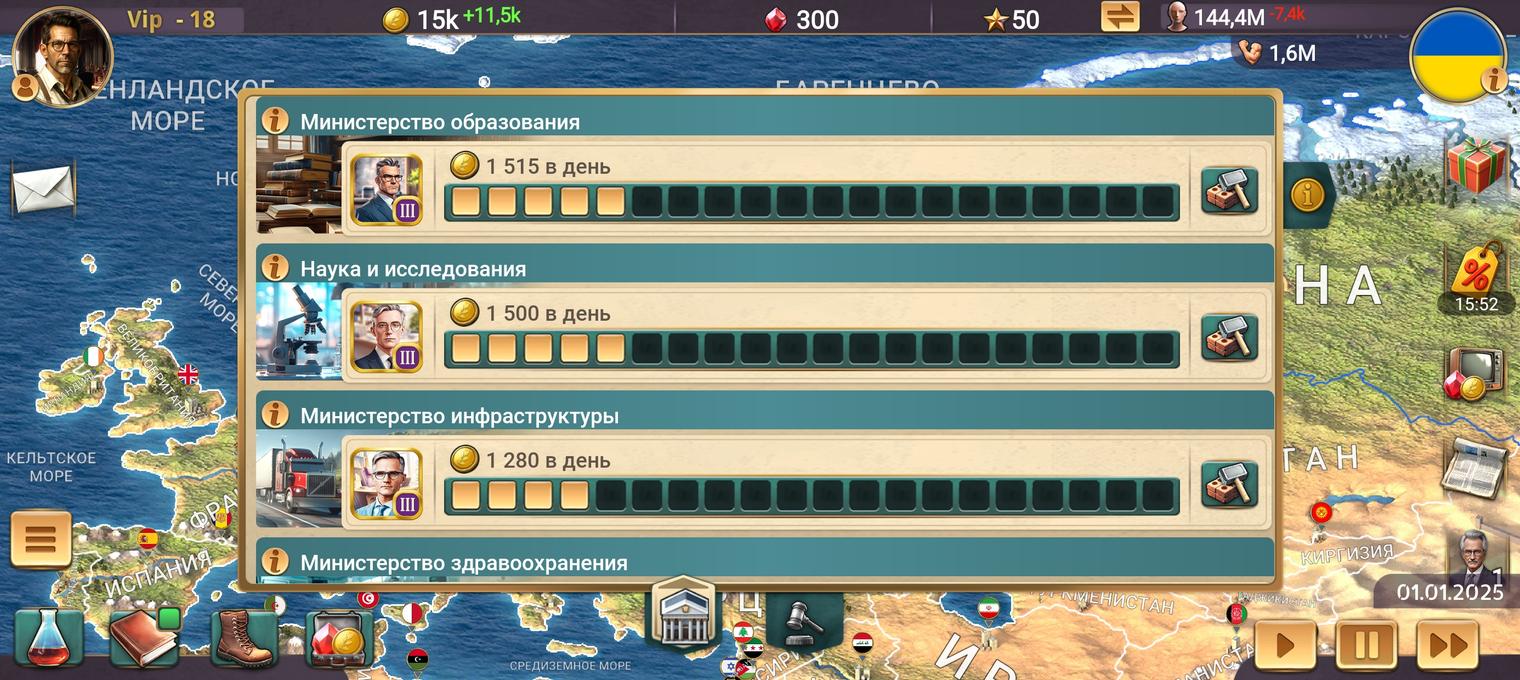Select the science minister portrait
The image size is (1520, 680).
click(x=386, y=337)
